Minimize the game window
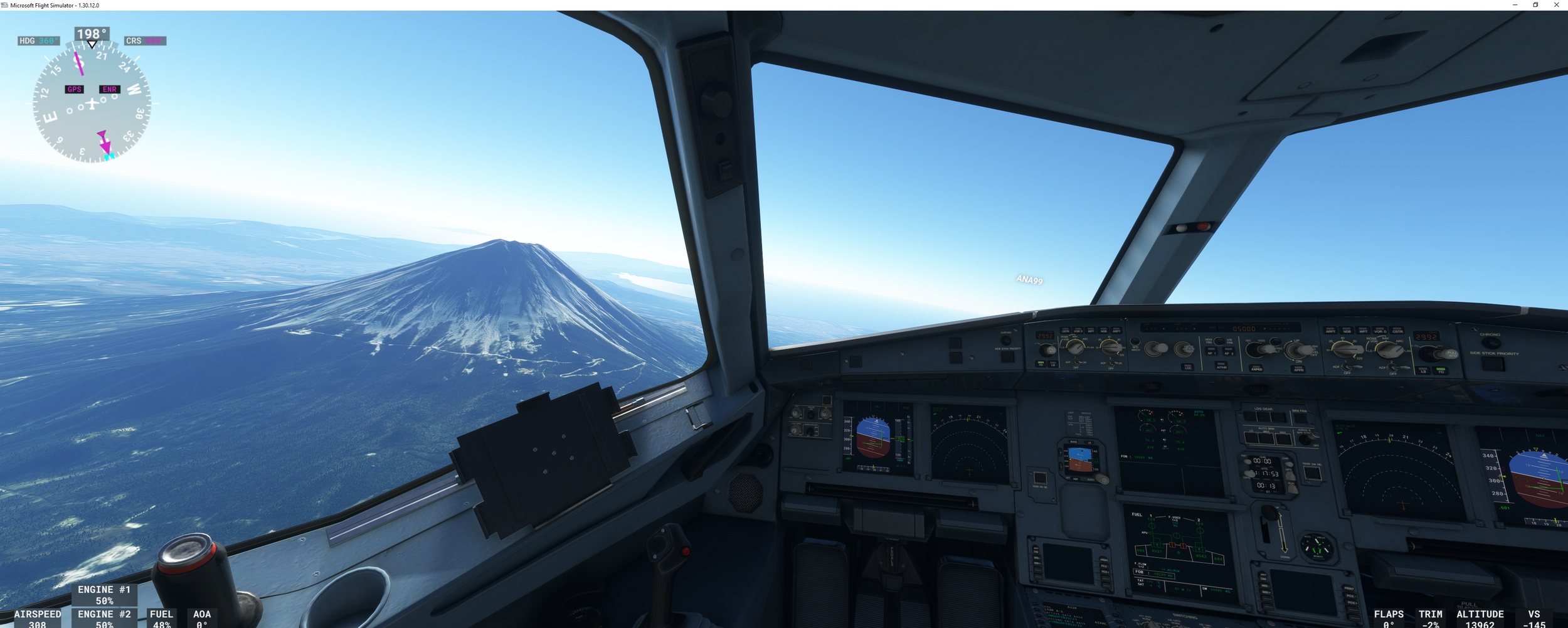The image size is (1568, 628). (x=1515, y=5)
